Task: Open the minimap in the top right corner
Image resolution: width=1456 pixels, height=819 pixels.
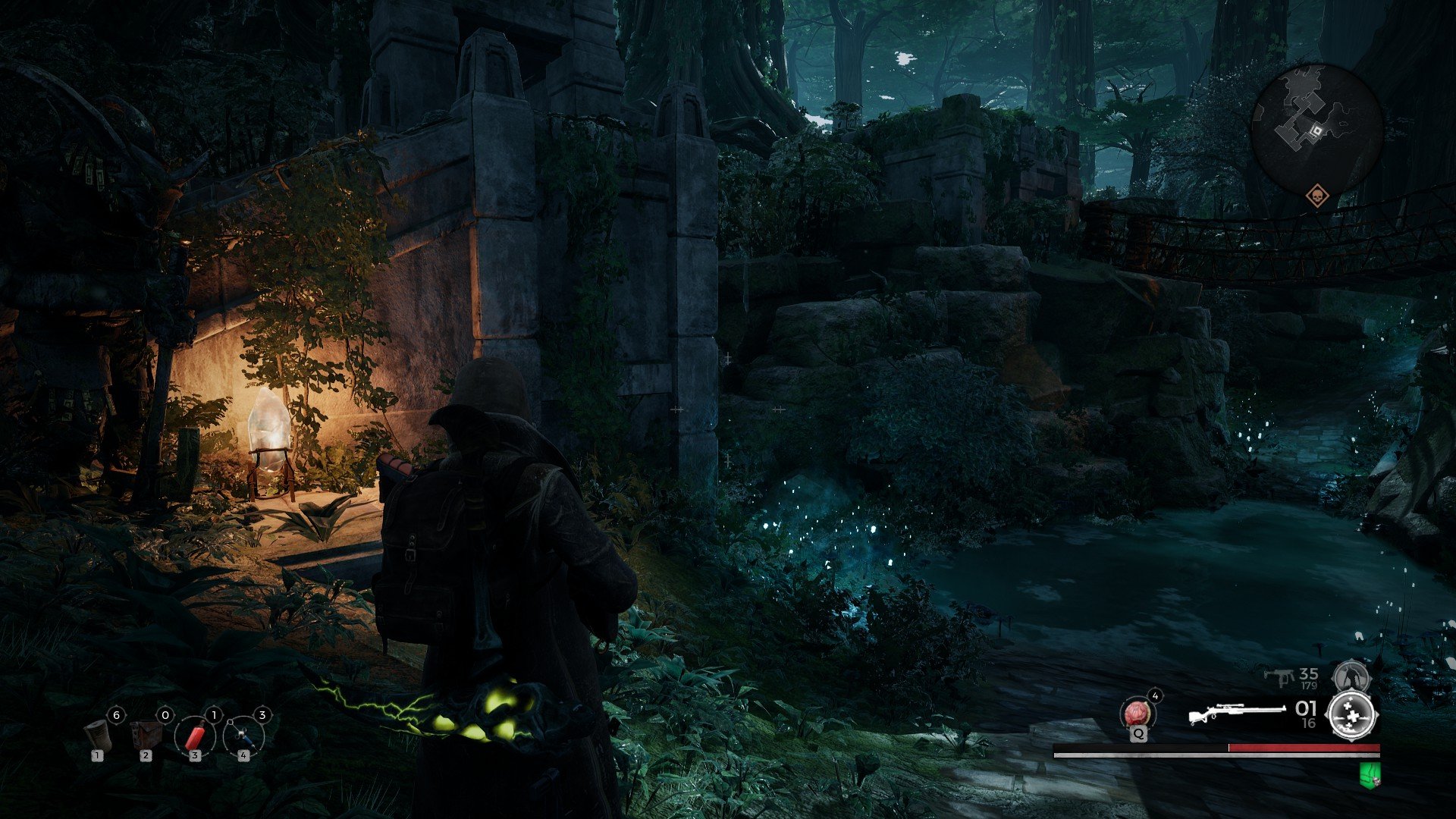Action: (x=1317, y=121)
